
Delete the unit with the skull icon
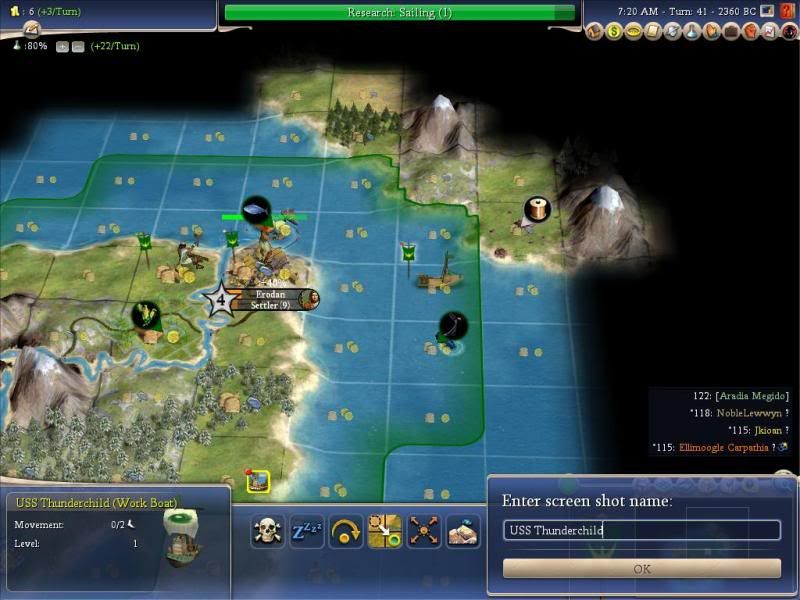pyautogui.click(x=268, y=531)
